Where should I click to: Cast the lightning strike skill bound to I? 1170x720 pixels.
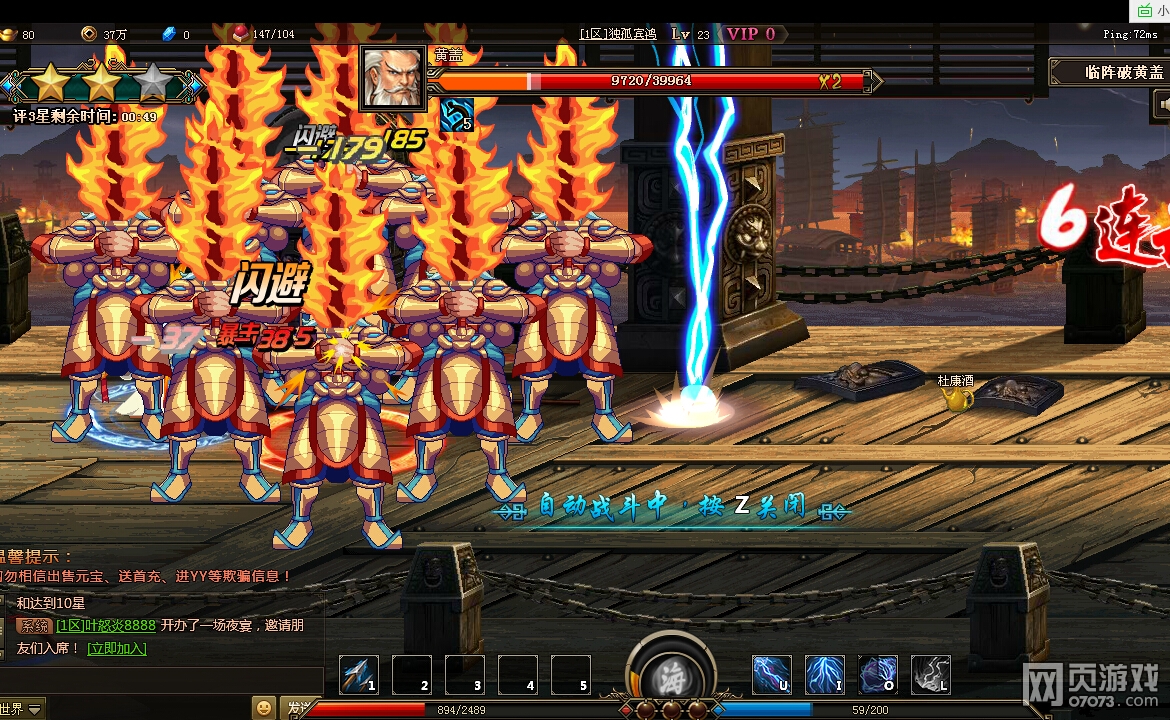point(825,675)
